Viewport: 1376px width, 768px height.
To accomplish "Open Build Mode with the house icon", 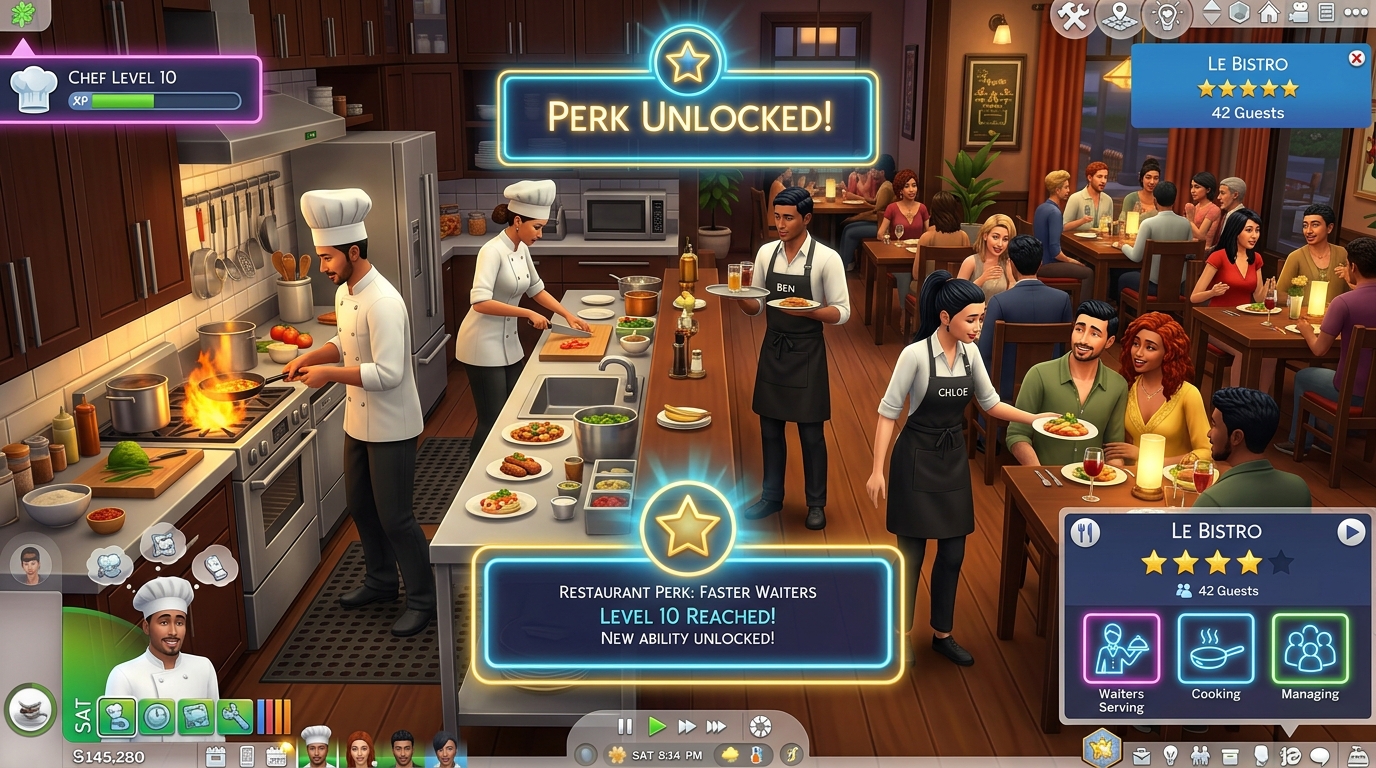I will click(x=1267, y=13).
